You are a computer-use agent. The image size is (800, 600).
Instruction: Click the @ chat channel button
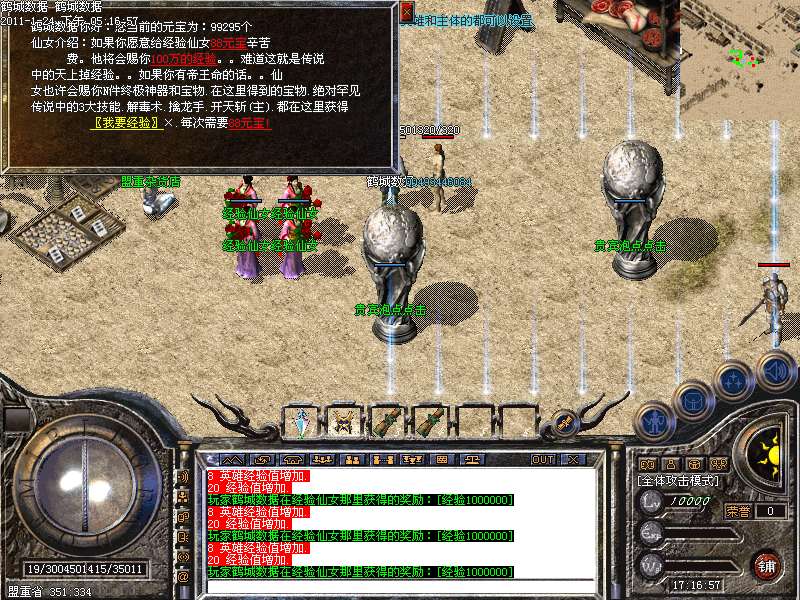tap(183, 578)
